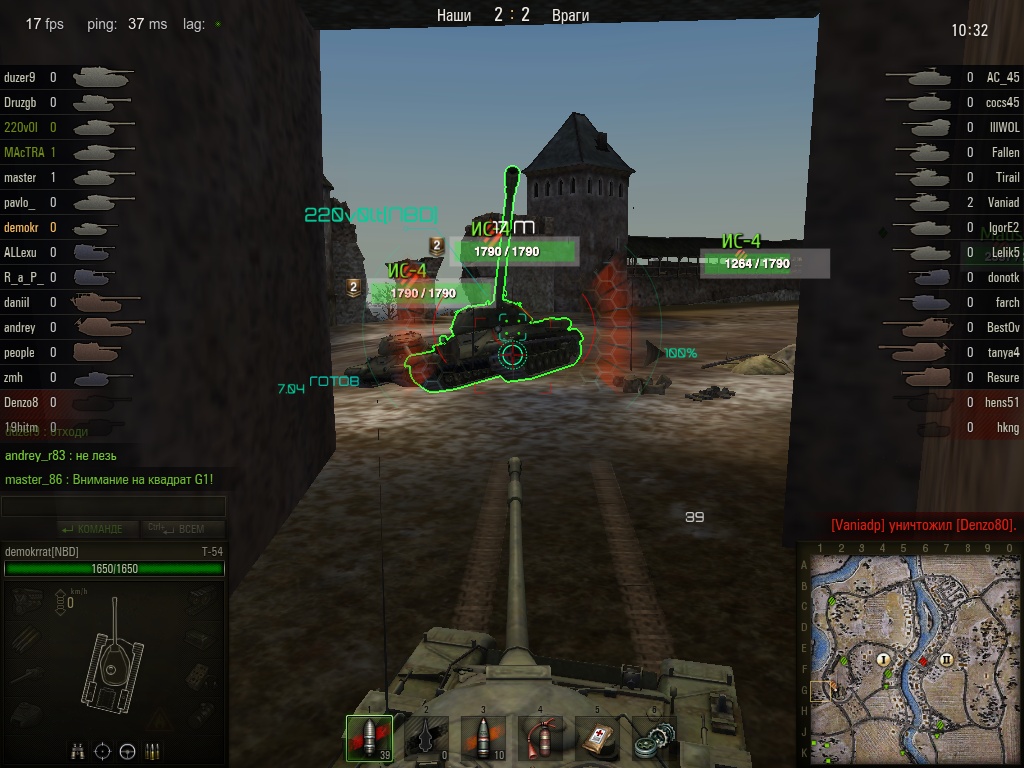This screenshot has width=1024, height=768.
Task: Select enemy AC_45 in the enemy team list
Action: (1002, 77)
